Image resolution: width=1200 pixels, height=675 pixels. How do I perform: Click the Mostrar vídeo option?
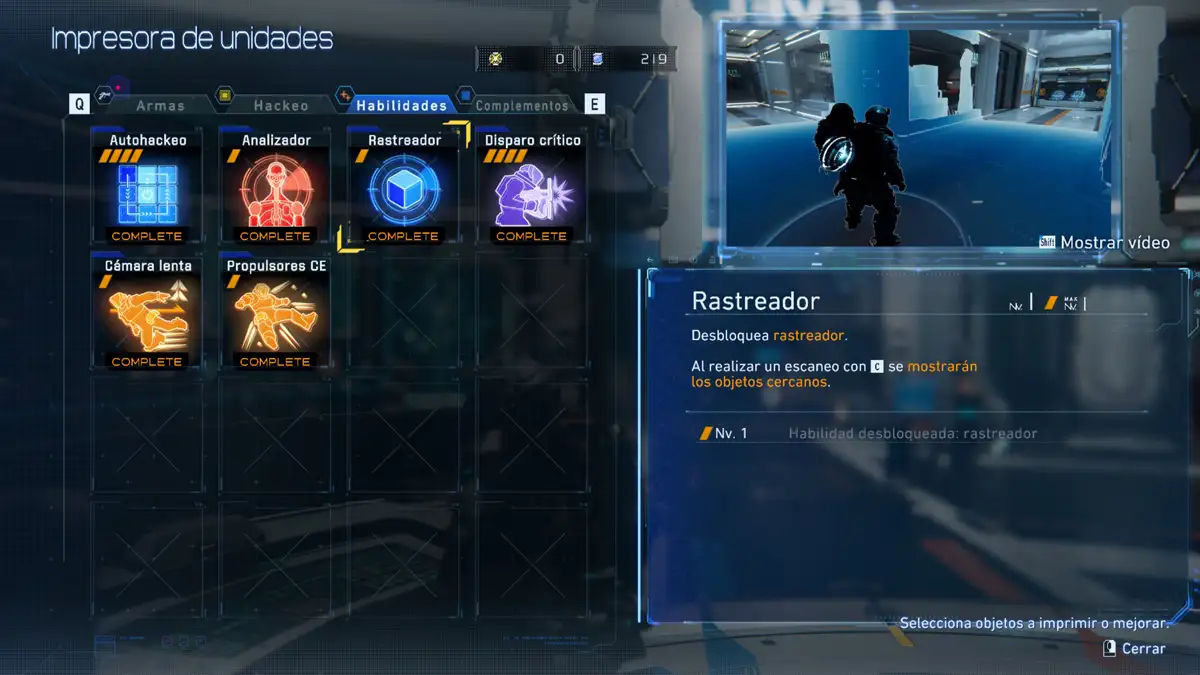[x=1114, y=243]
